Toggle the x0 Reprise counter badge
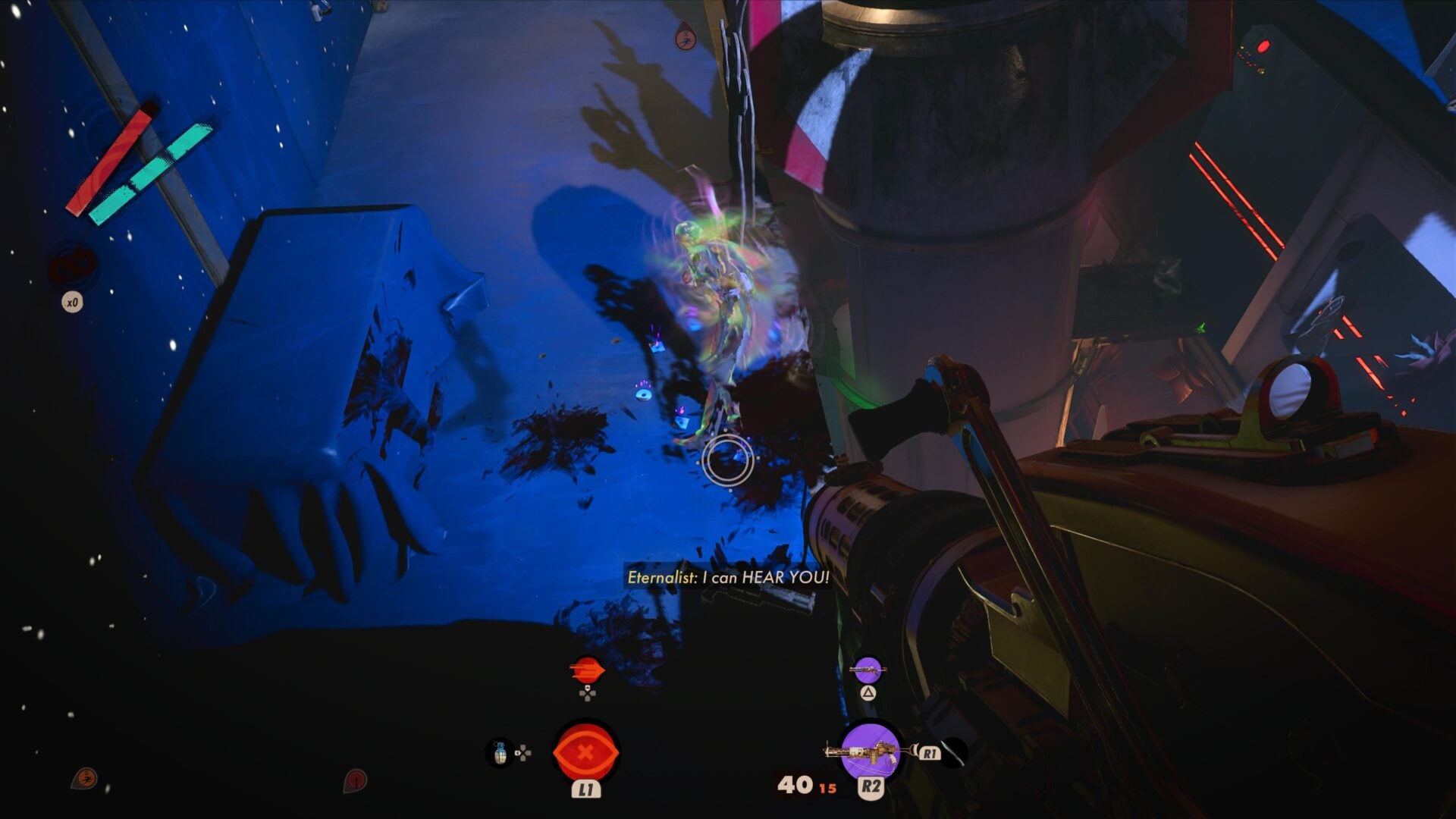 (x=73, y=302)
